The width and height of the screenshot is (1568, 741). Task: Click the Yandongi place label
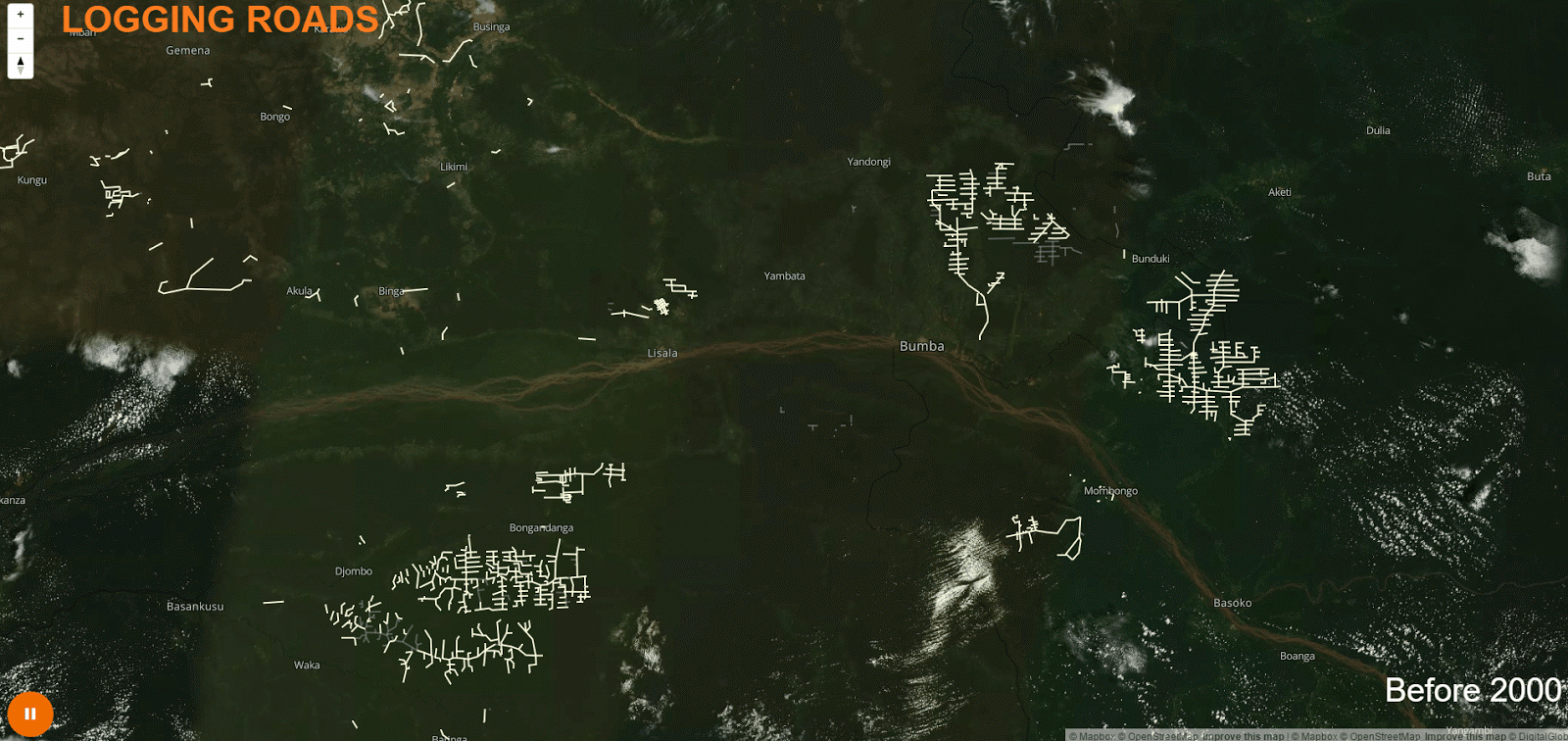click(867, 161)
